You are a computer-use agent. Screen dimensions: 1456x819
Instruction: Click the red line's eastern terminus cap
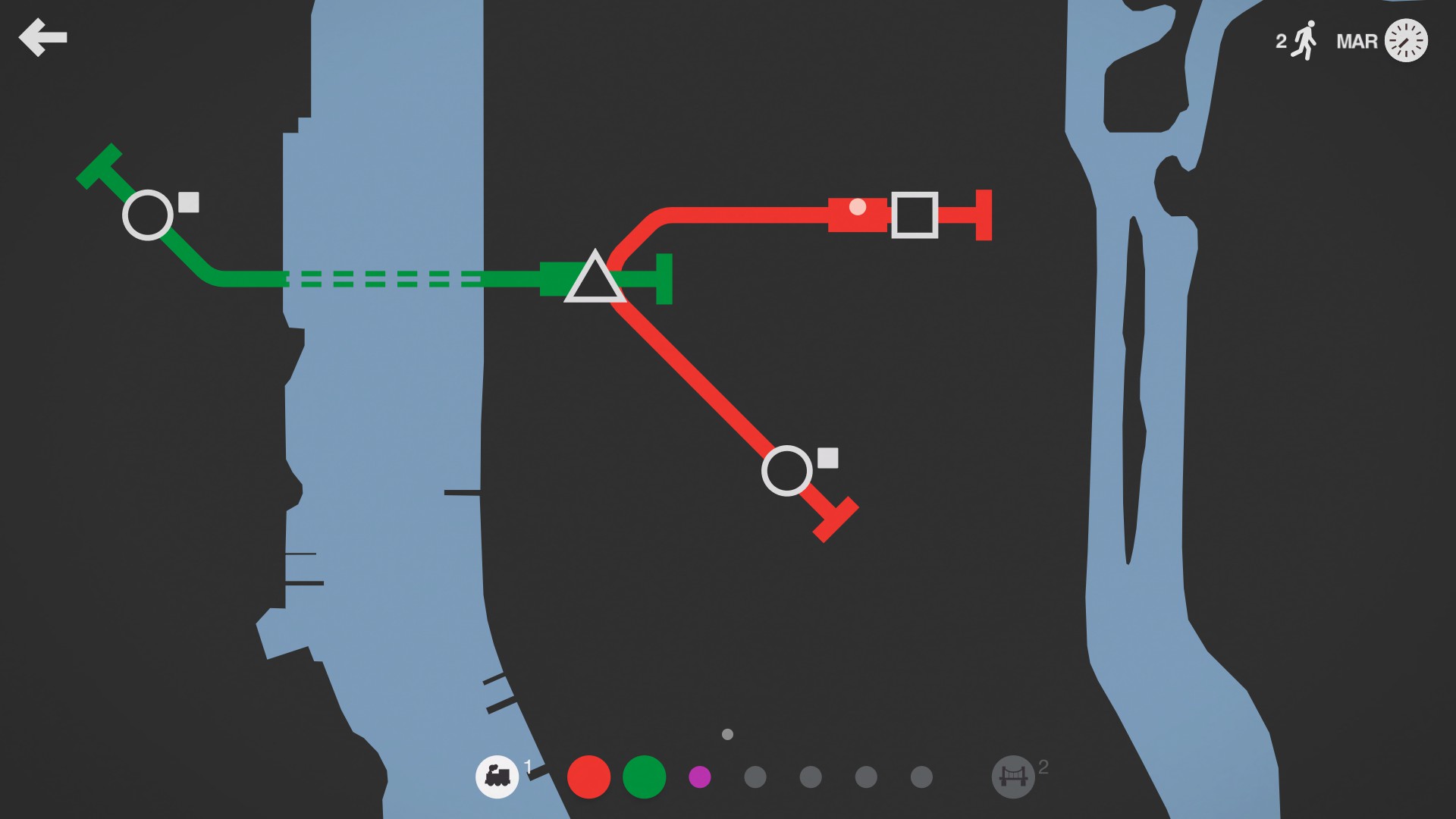(x=983, y=216)
